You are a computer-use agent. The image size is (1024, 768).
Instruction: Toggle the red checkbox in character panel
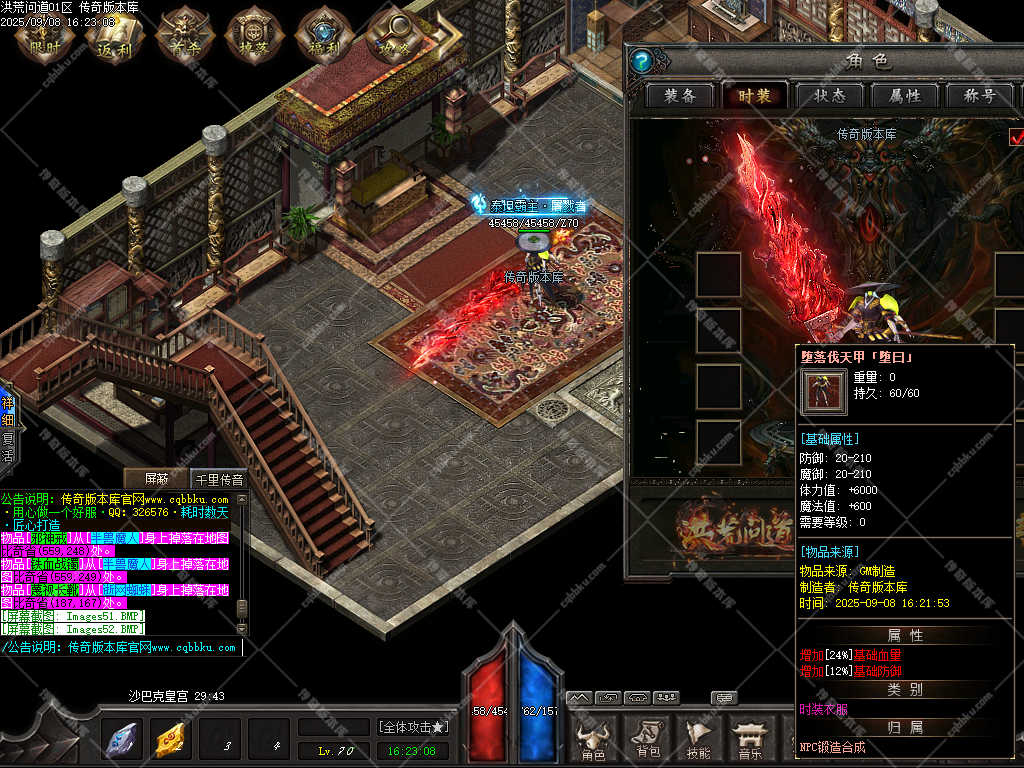tap(1016, 136)
